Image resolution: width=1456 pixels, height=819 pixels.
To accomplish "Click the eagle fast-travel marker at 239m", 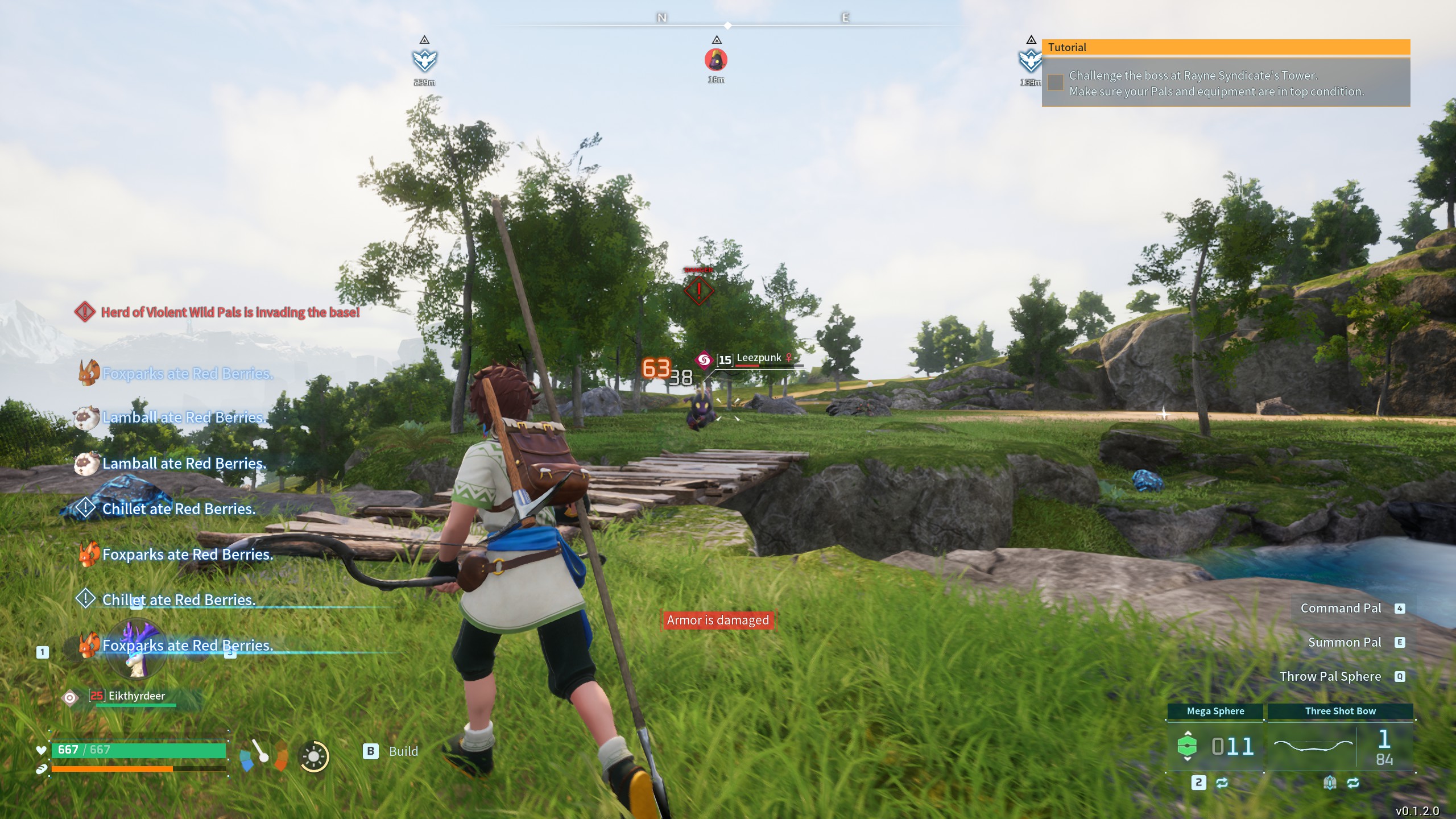I will coord(424,60).
